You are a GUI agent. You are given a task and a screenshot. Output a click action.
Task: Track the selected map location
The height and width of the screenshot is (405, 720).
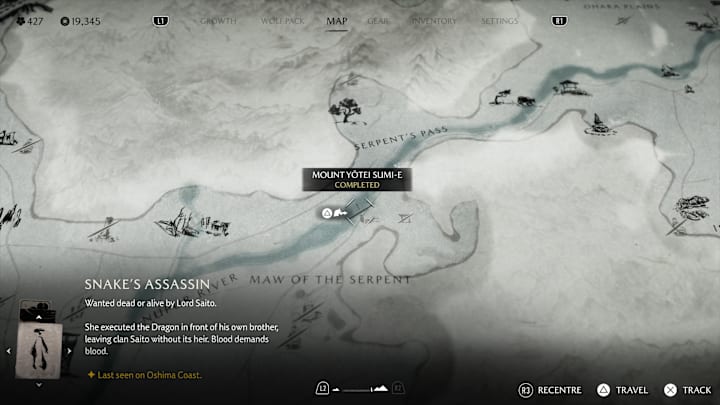tap(689, 389)
